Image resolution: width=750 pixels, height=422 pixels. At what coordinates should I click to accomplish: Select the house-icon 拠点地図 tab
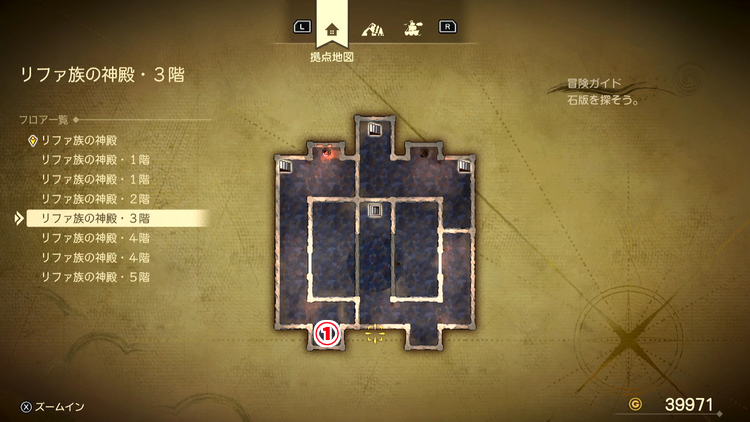331,27
